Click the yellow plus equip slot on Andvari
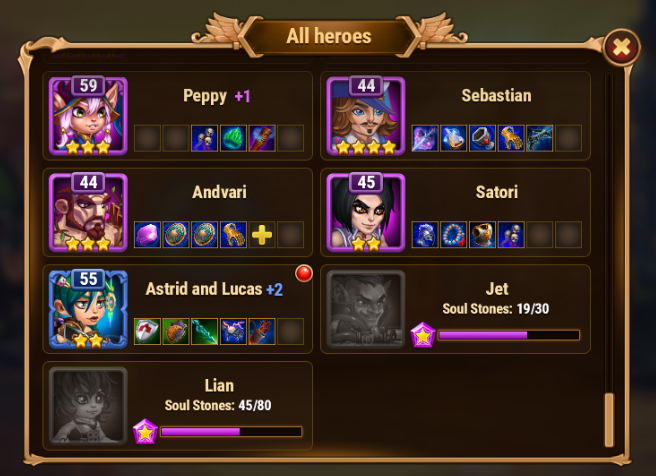 (x=262, y=235)
